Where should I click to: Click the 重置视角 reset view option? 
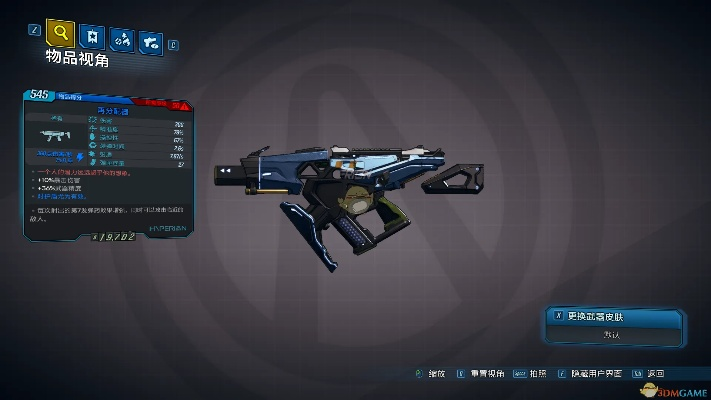tap(483, 372)
